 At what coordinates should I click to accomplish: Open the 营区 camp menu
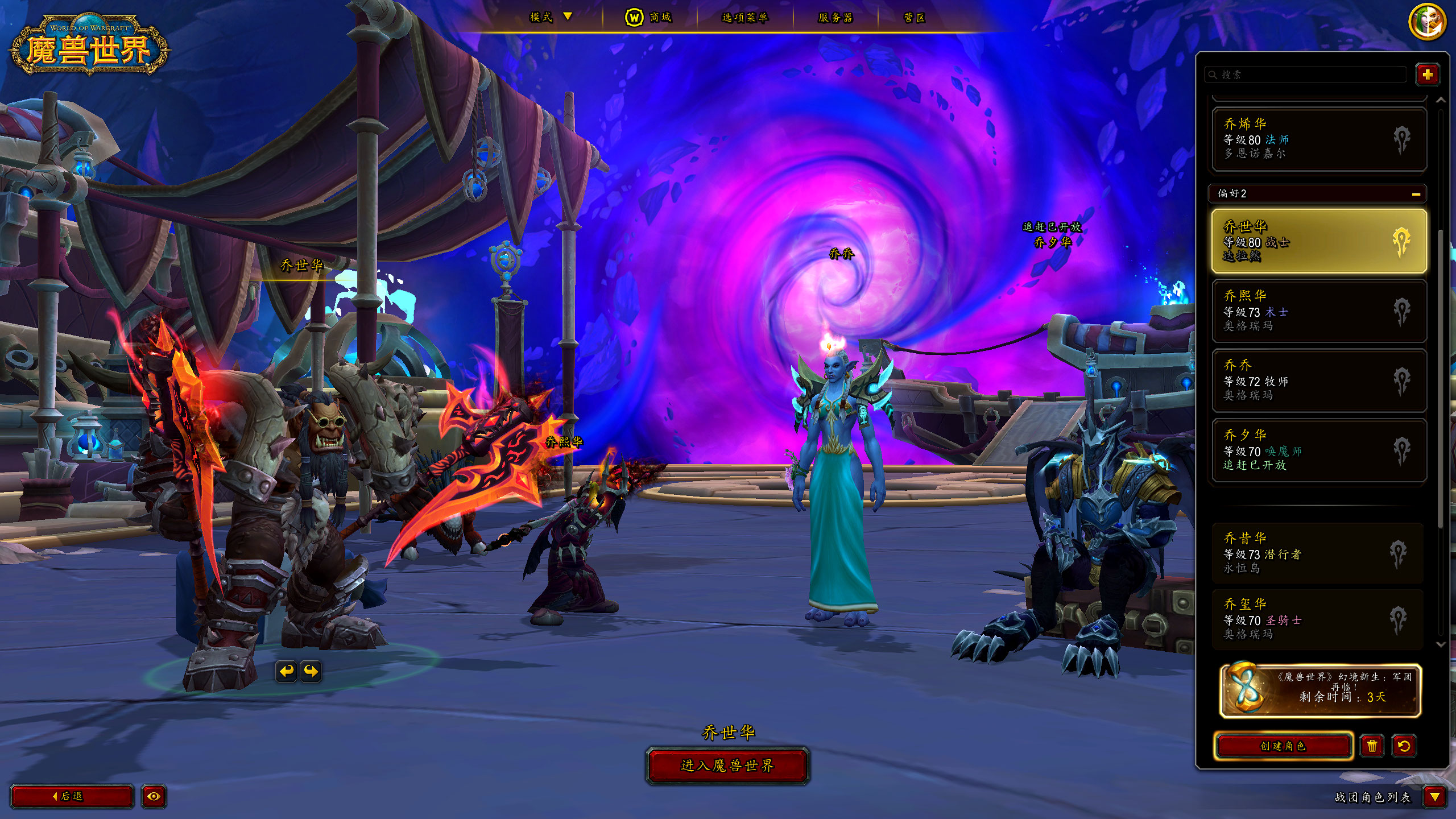point(914,18)
